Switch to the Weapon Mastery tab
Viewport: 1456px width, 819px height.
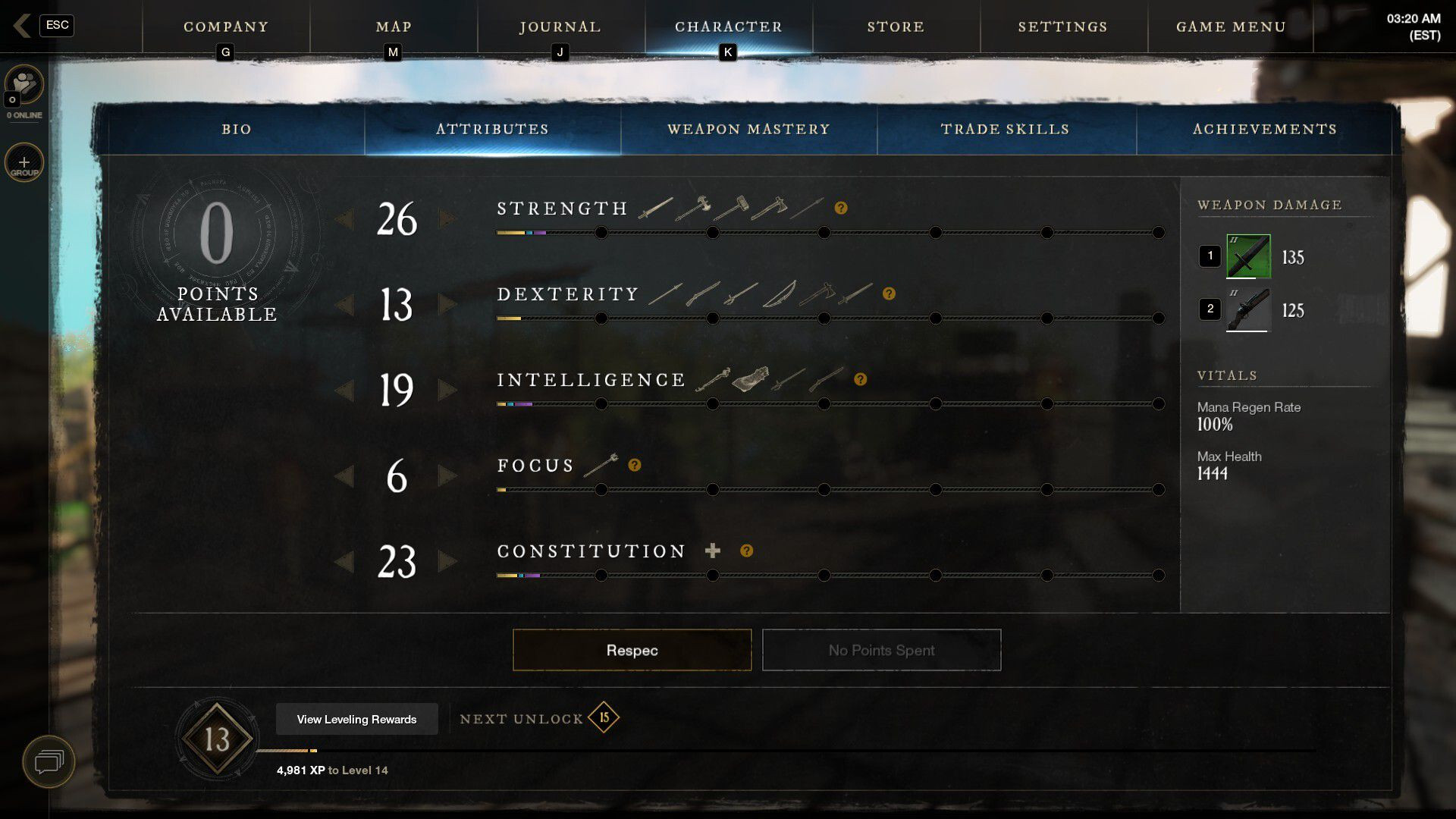tap(748, 130)
